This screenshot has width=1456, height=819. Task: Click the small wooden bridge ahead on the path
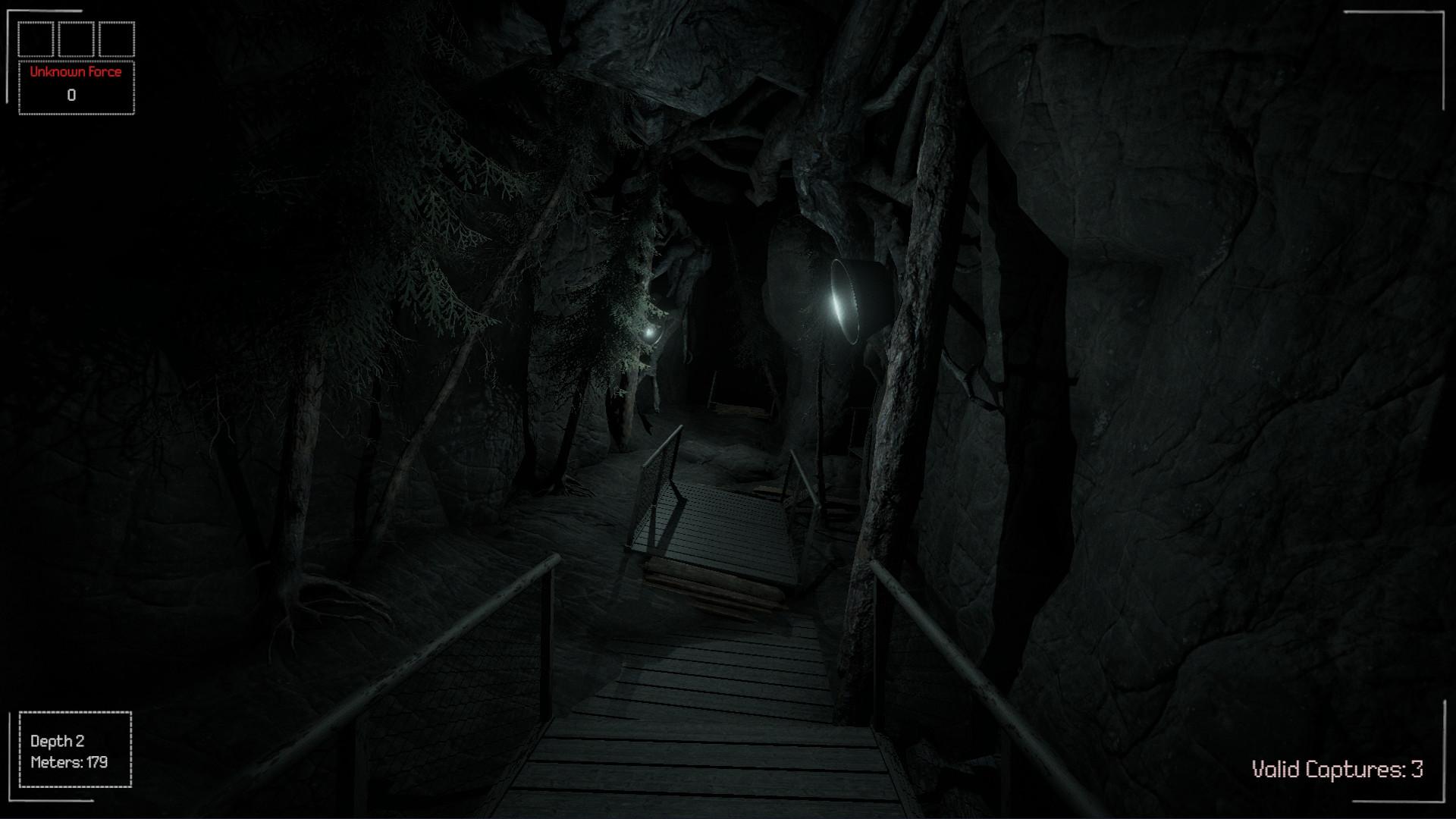[x=713, y=523]
